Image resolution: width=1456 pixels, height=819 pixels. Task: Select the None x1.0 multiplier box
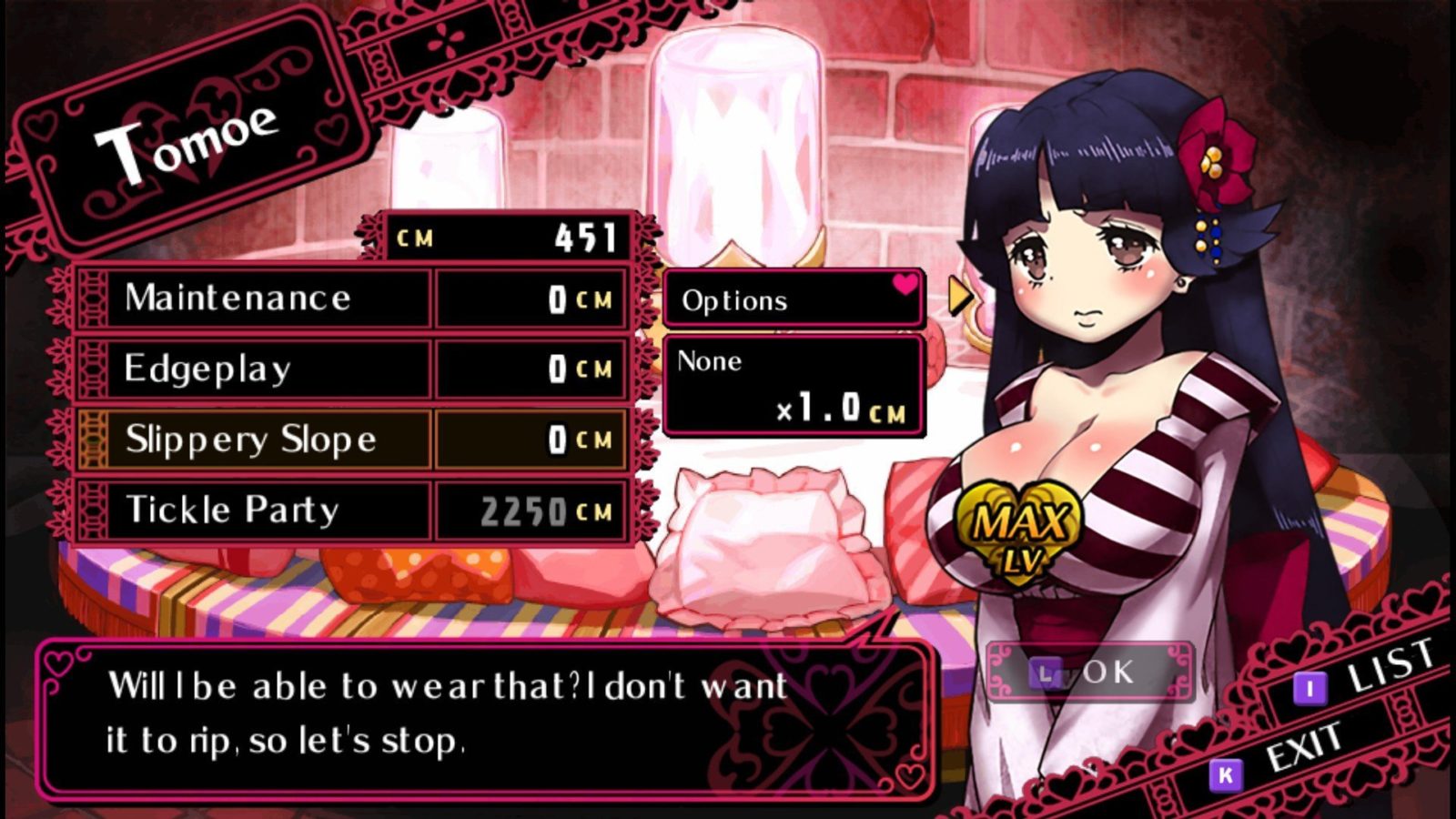point(792,385)
